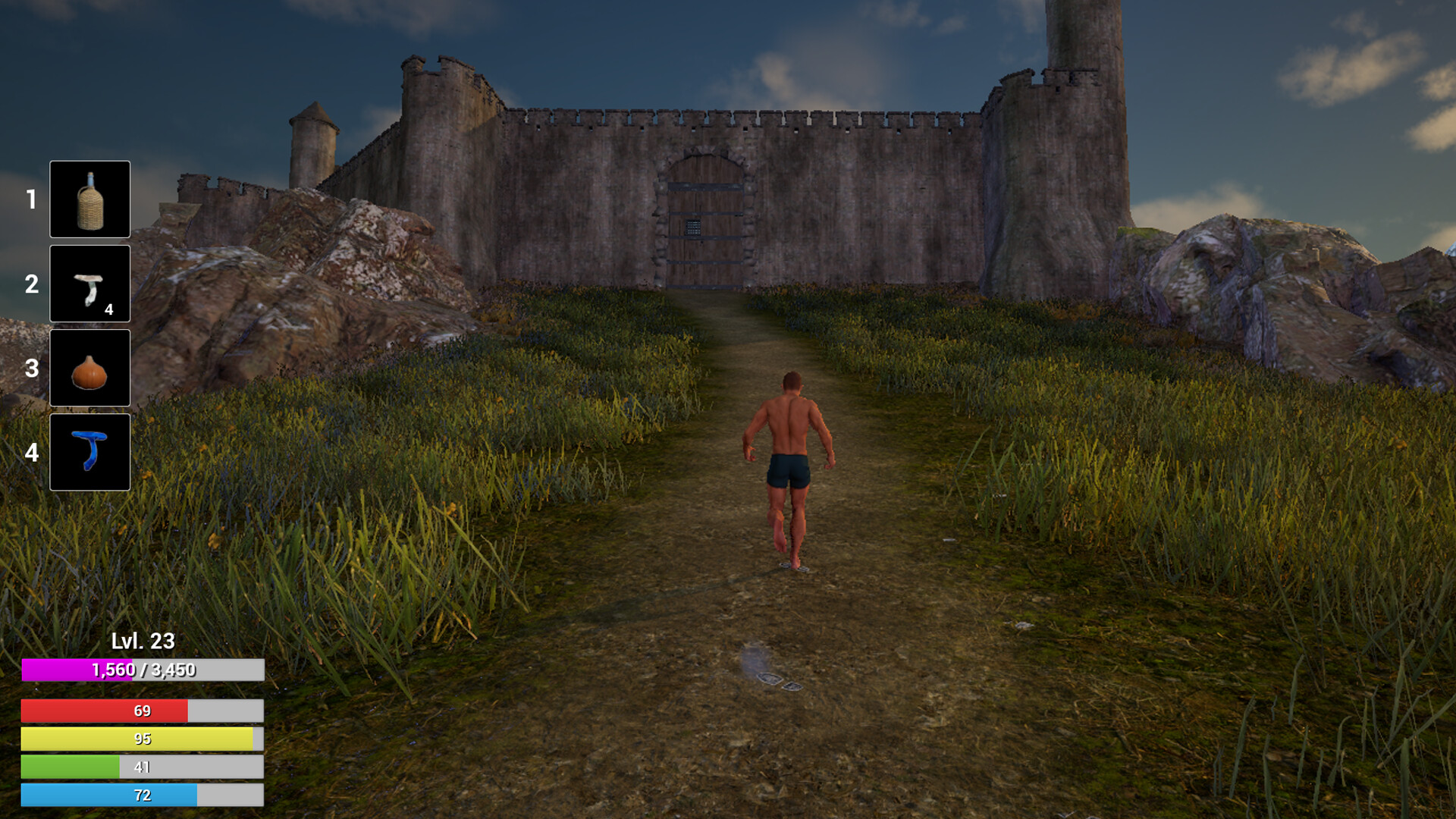Select the blue mushroom in slot 4
The image size is (1456, 819).
click(x=89, y=451)
